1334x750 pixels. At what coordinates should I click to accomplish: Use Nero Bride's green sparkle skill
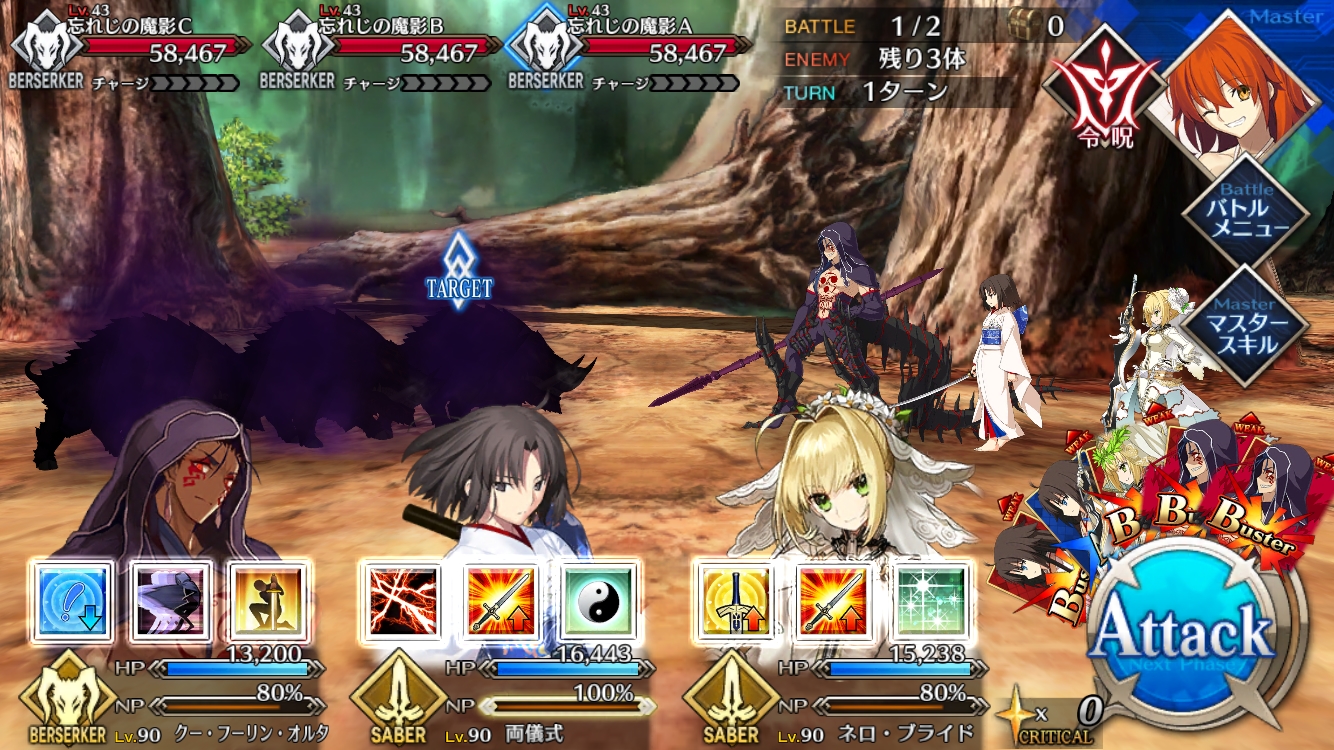[931, 601]
